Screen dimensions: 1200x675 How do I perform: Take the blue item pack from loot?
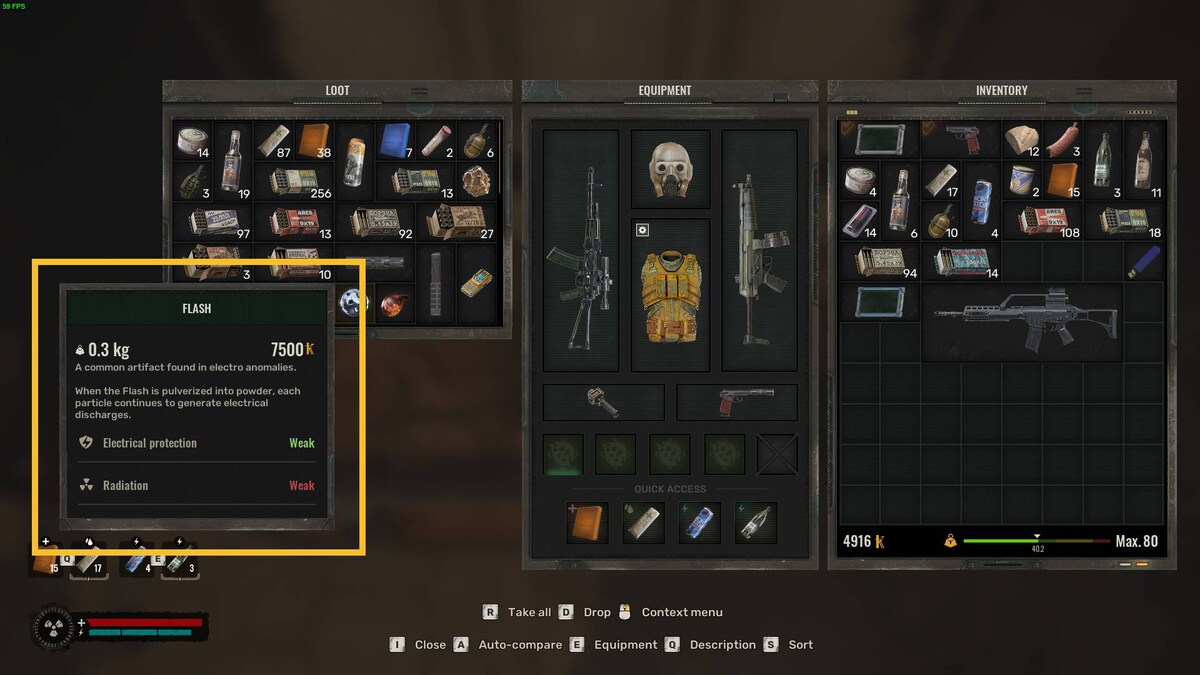[x=396, y=141]
